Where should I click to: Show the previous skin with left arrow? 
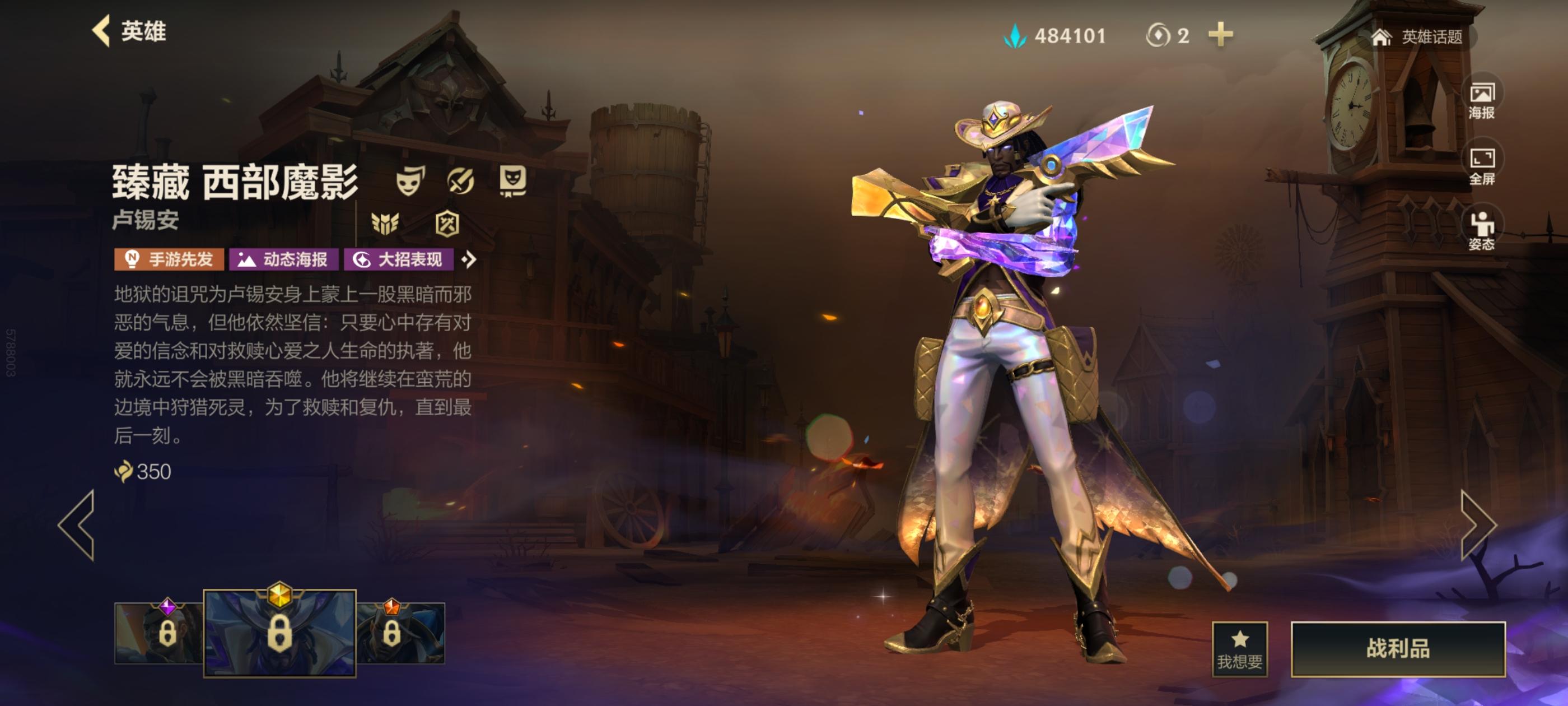tap(77, 524)
